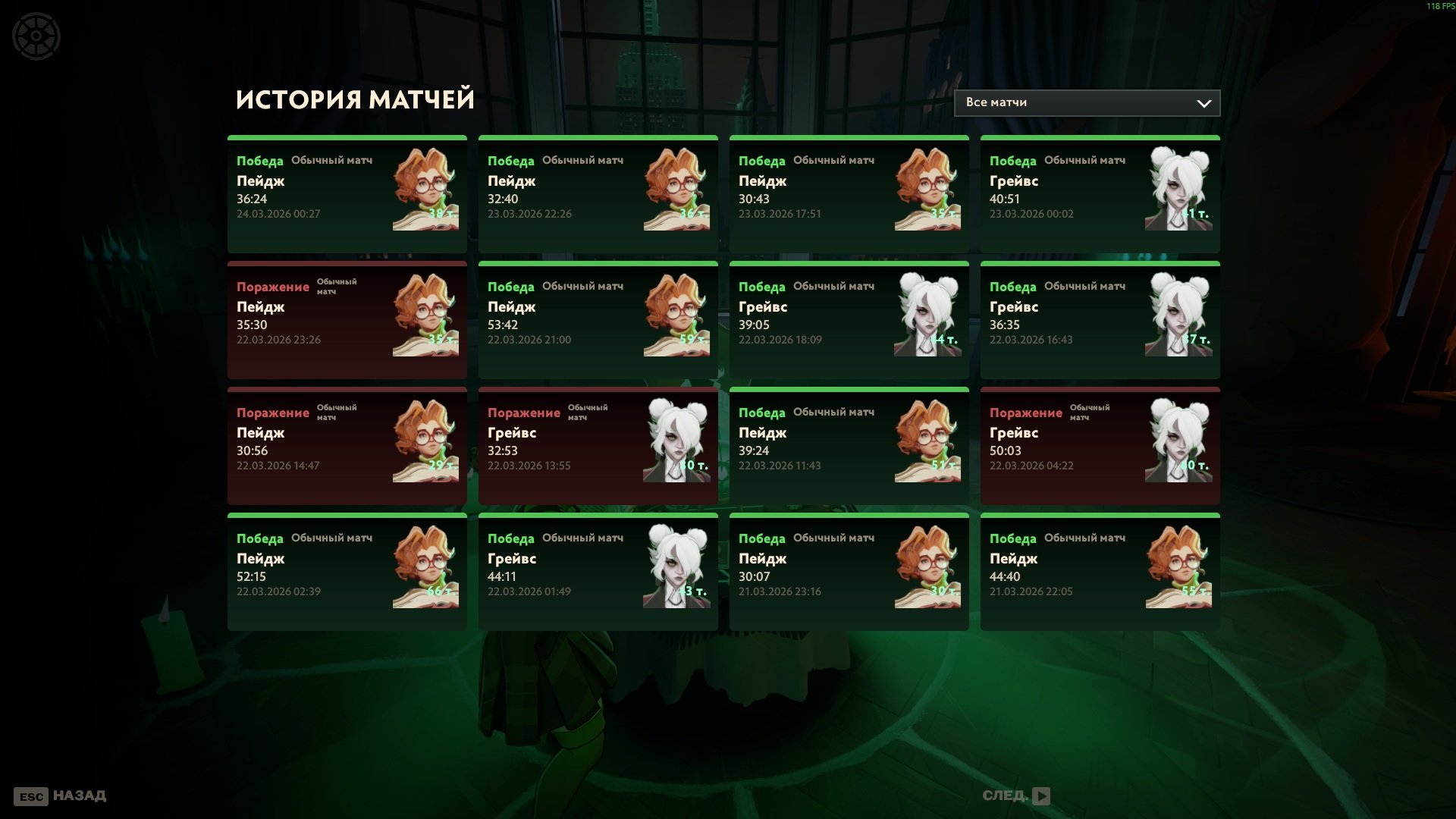View the Грейвс victory lasting 36:35
This screenshot has width=1456, height=819.
[1100, 320]
